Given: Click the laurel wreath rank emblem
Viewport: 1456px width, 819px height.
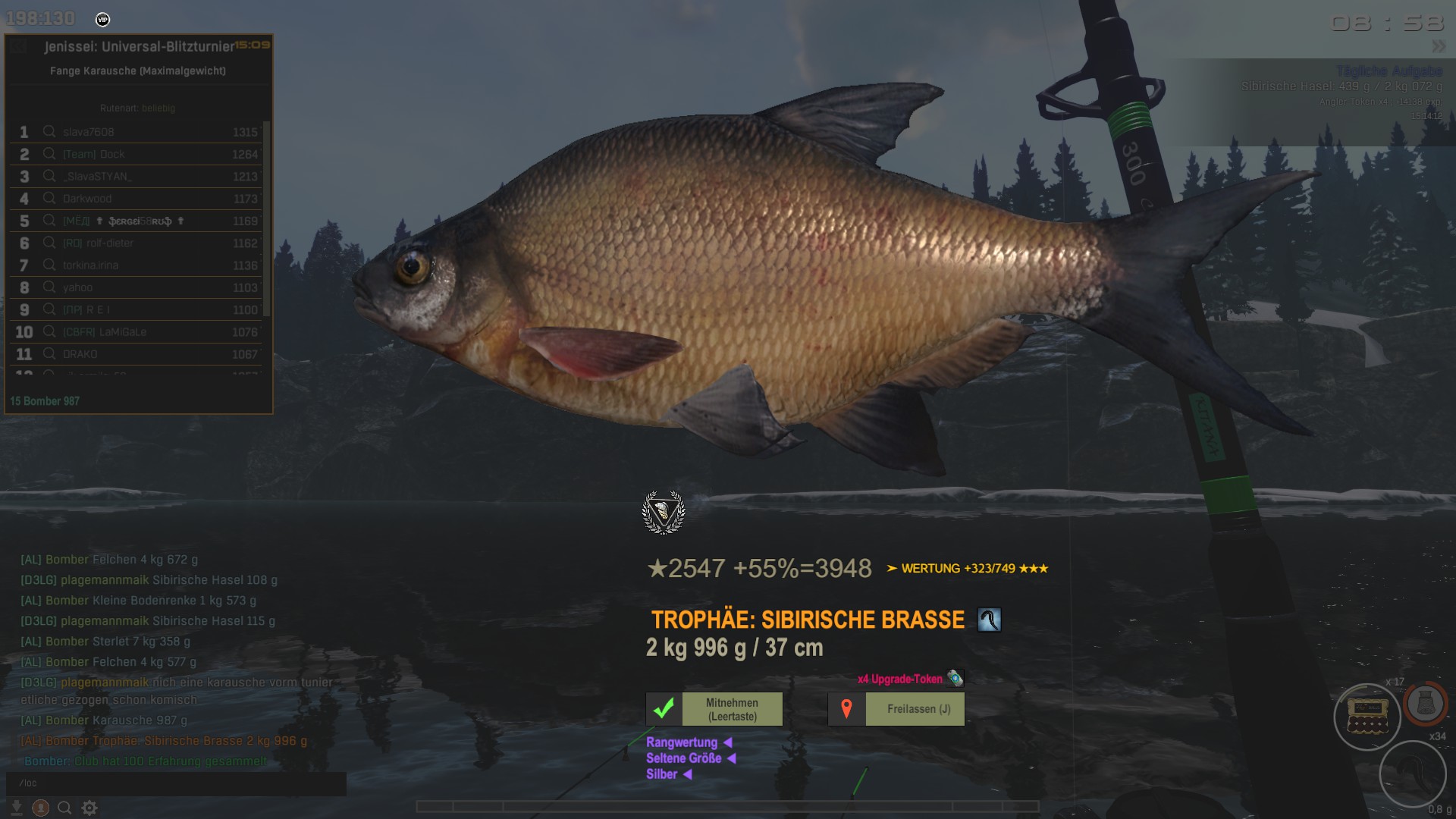Looking at the screenshot, I should point(664,513).
